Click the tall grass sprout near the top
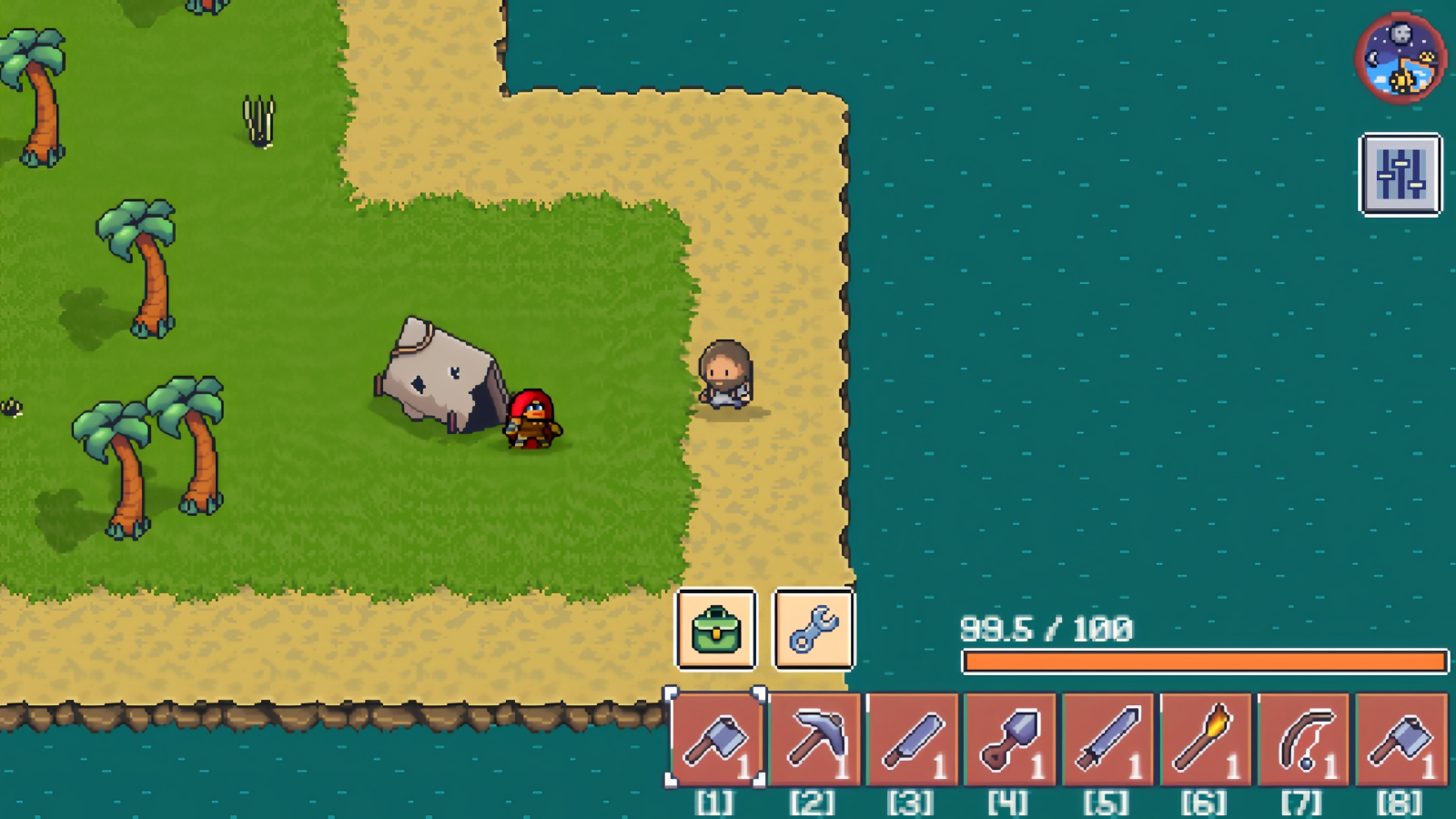 (x=259, y=118)
